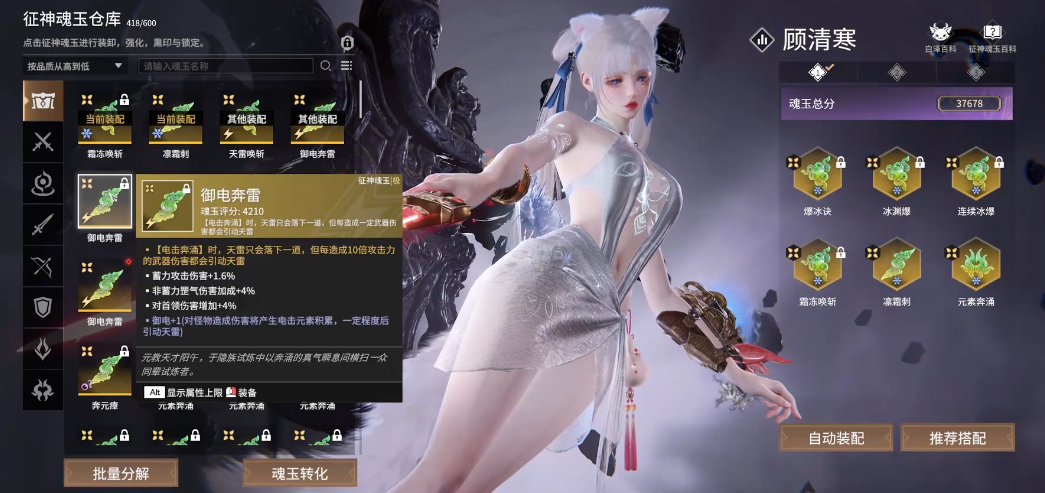Open the list filter icon beside search
The width and height of the screenshot is (1045, 493).
click(346, 66)
